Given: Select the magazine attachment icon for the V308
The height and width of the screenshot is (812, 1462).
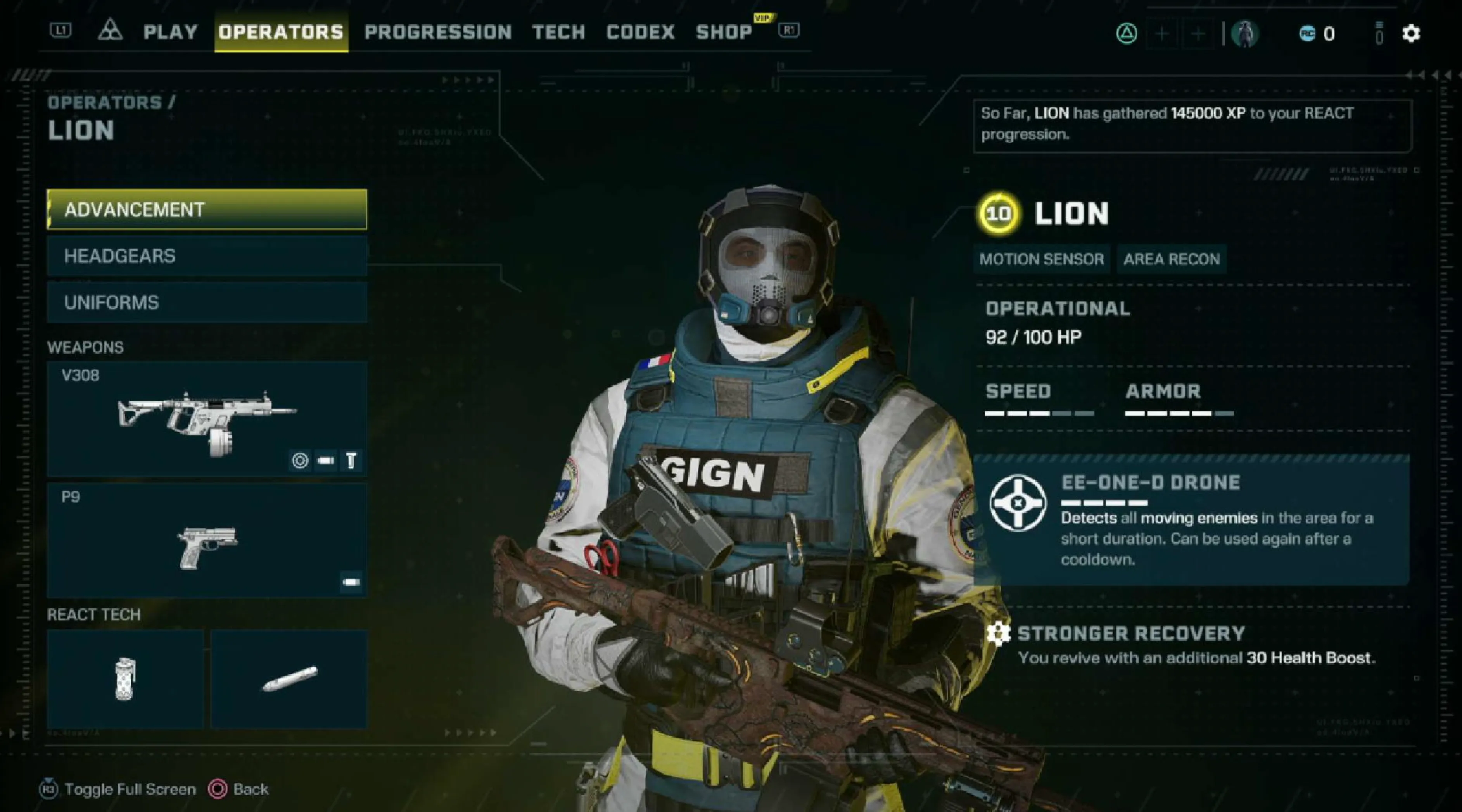Looking at the screenshot, I should (325, 461).
